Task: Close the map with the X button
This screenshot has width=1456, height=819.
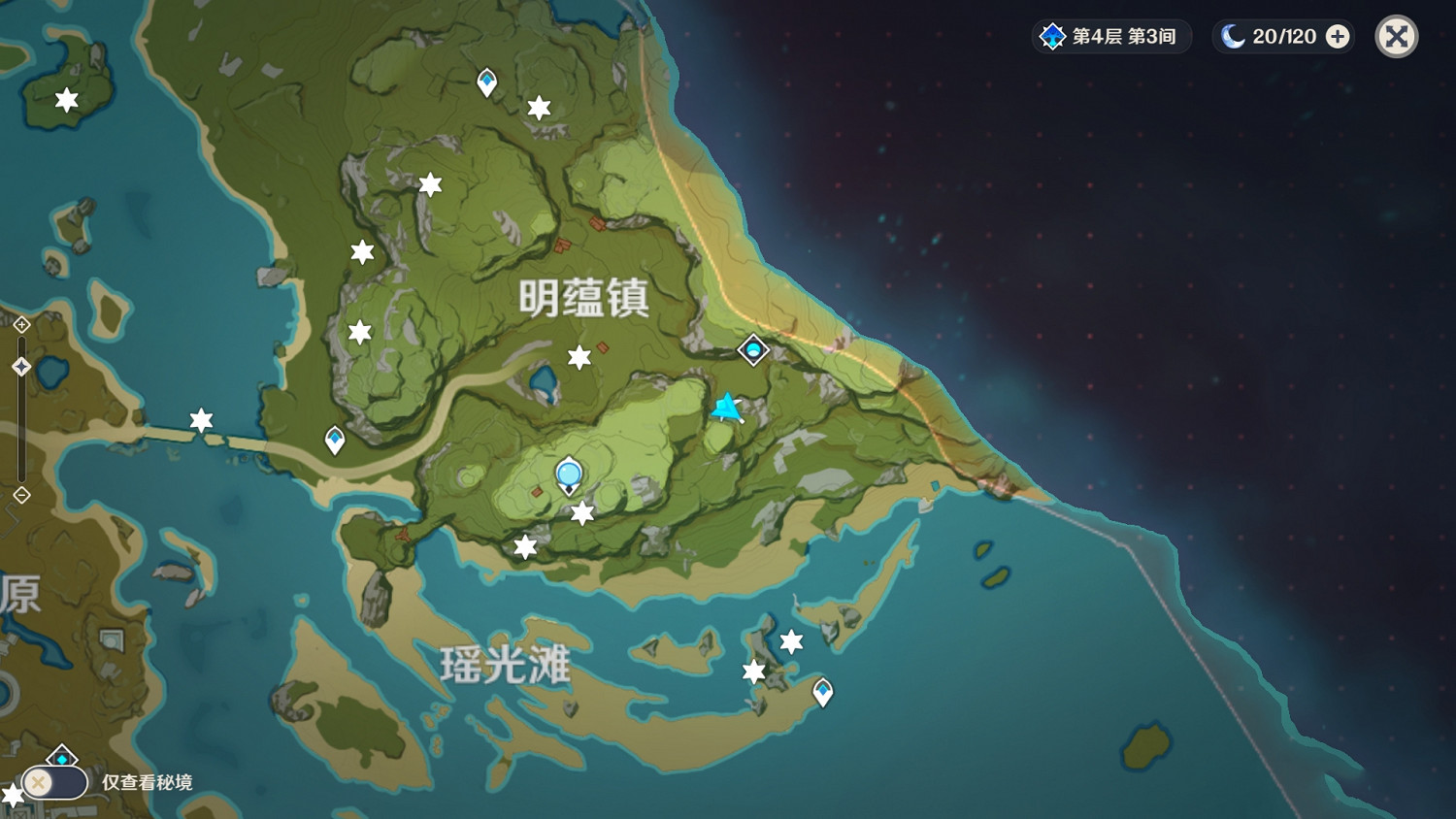Action: pos(1396,36)
